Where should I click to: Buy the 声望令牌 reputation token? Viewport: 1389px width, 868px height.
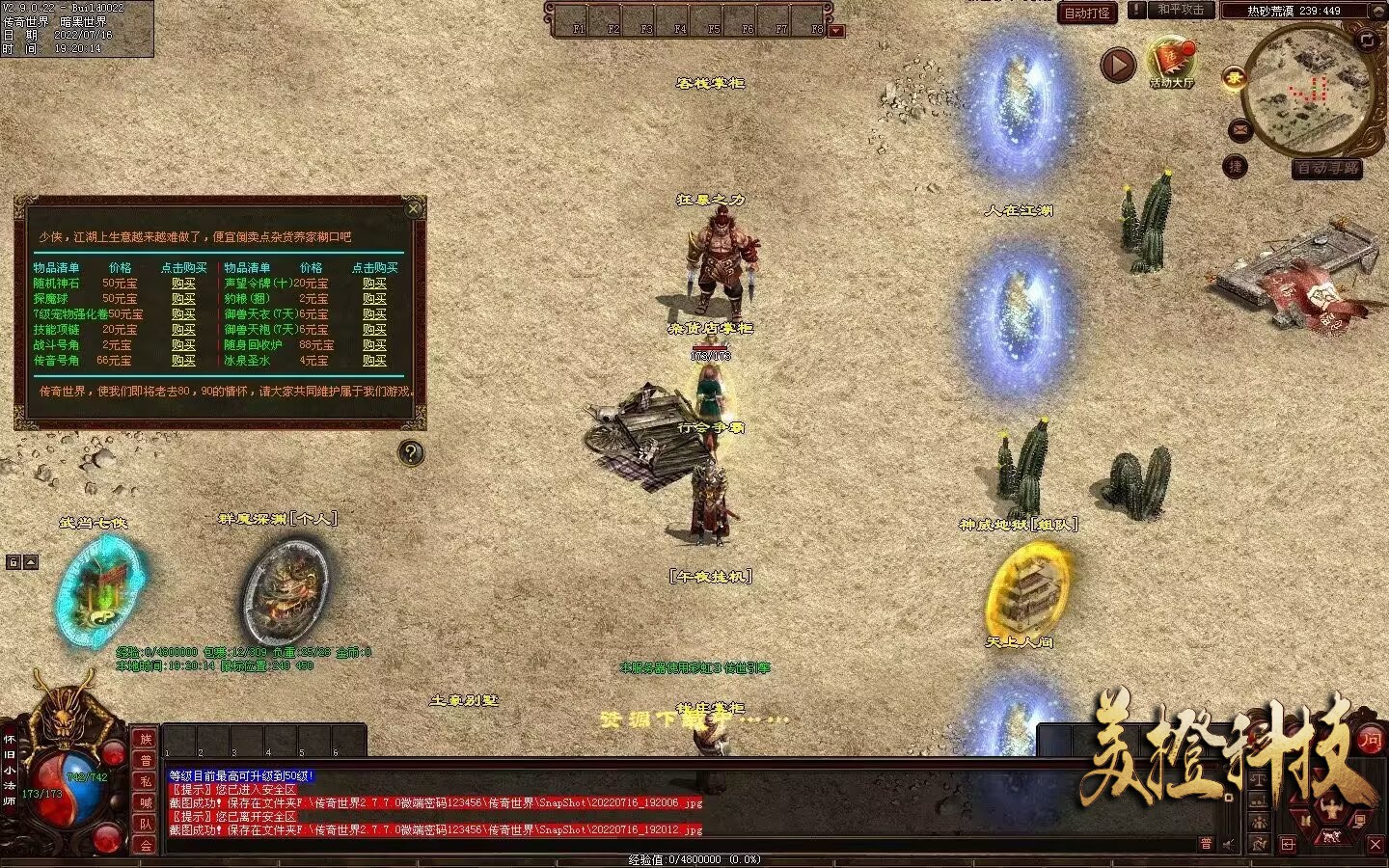(x=374, y=284)
